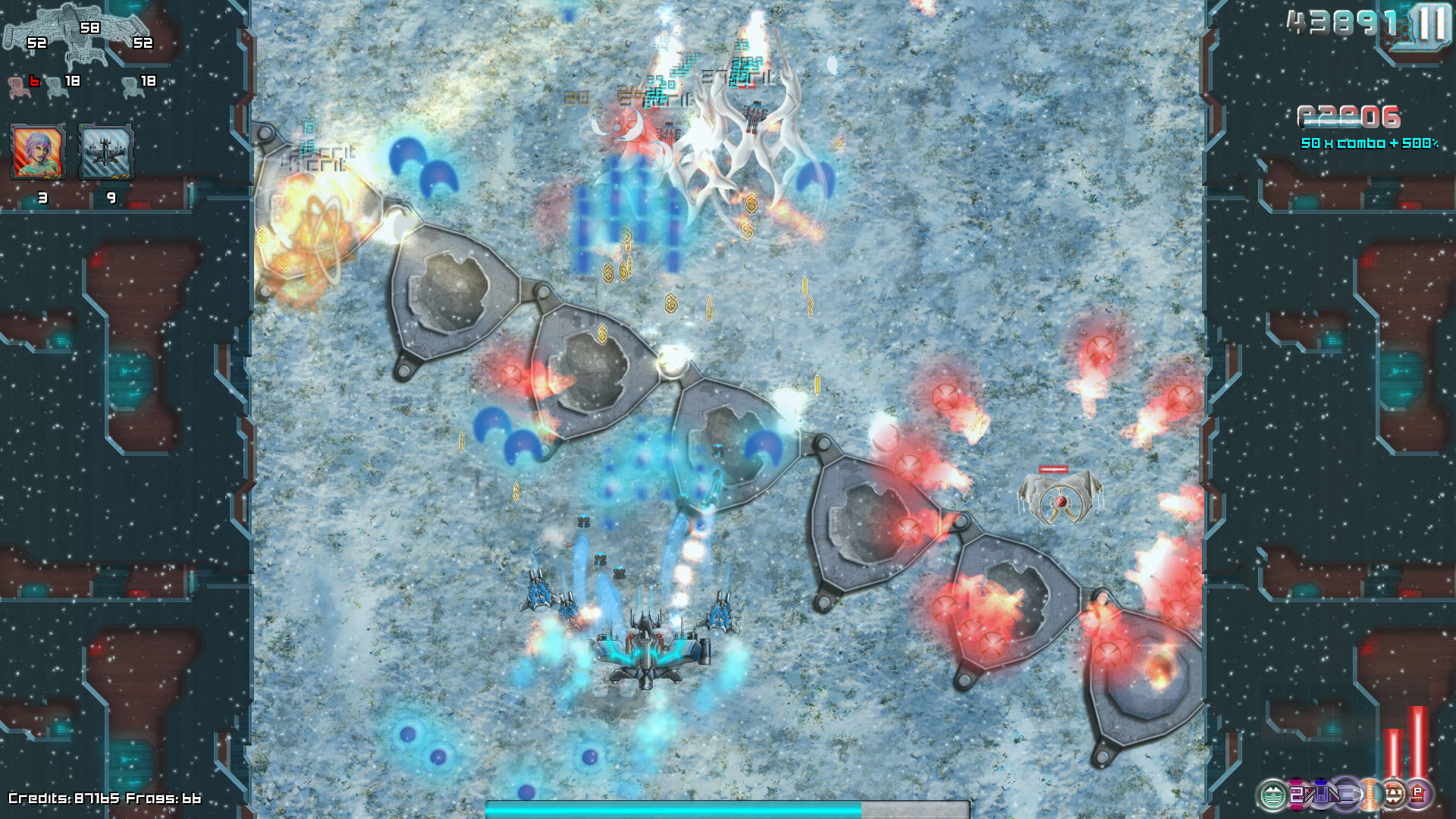Activate the pink 2x multiplier power-up
This screenshot has width=1456, height=819.
pos(1298,795)
